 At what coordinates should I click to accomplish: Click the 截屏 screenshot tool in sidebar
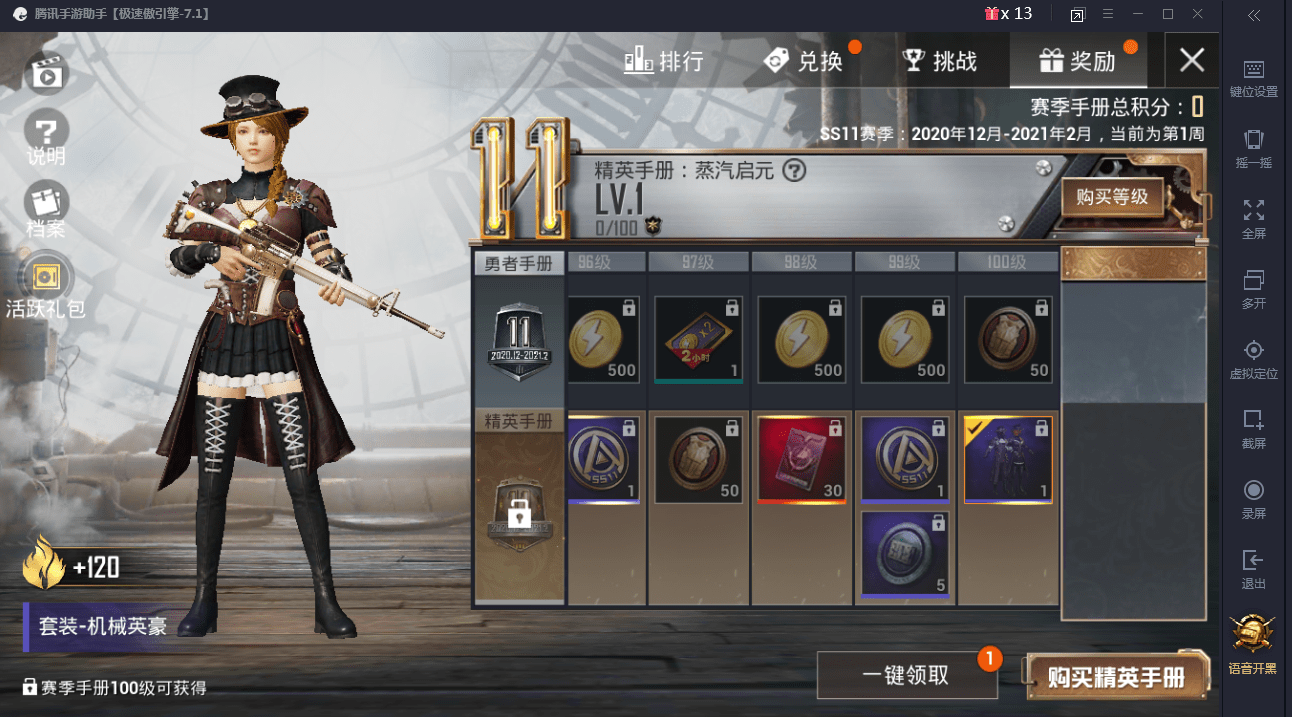(1253, 428)
